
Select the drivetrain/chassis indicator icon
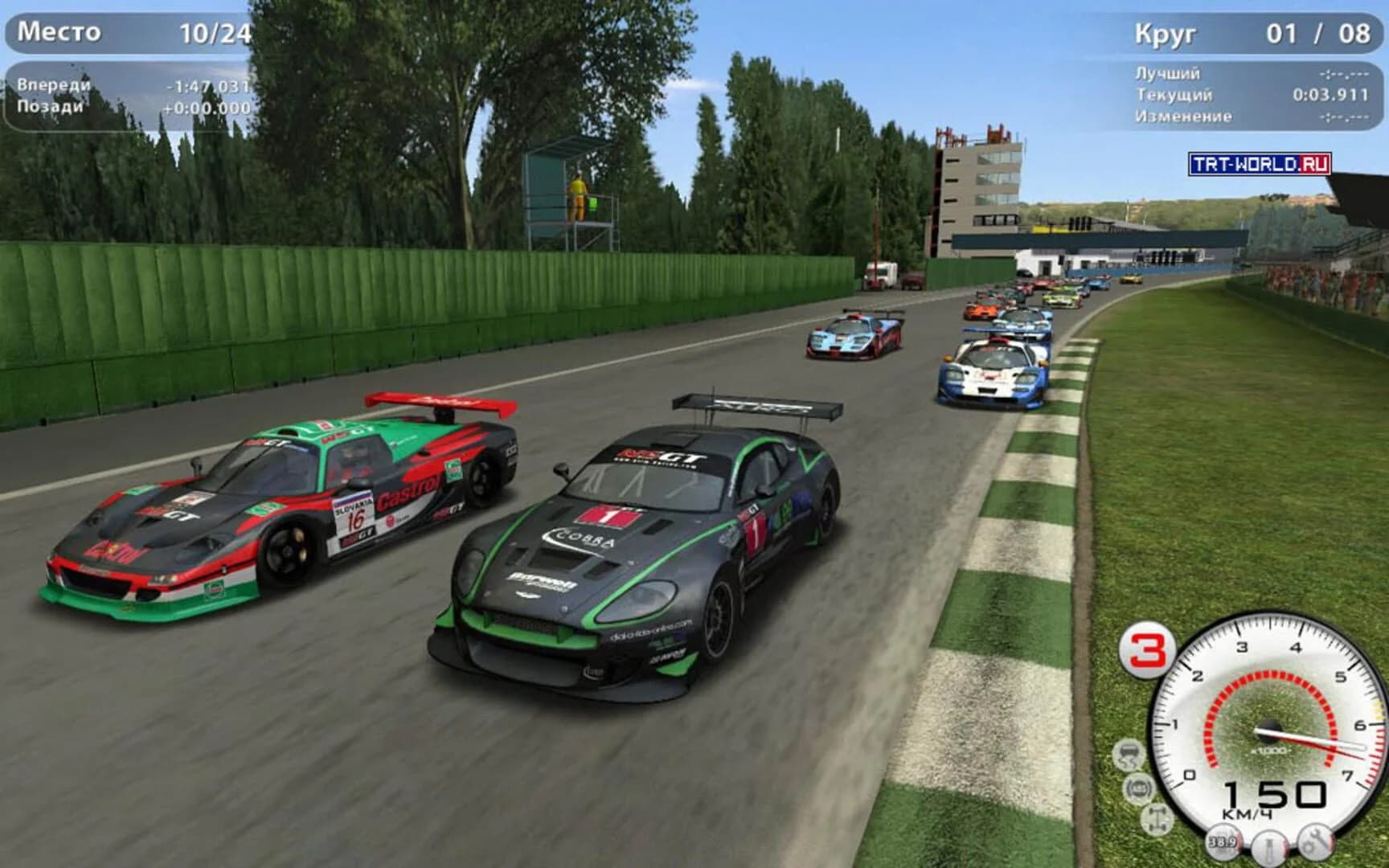(x=1156, y=820)
